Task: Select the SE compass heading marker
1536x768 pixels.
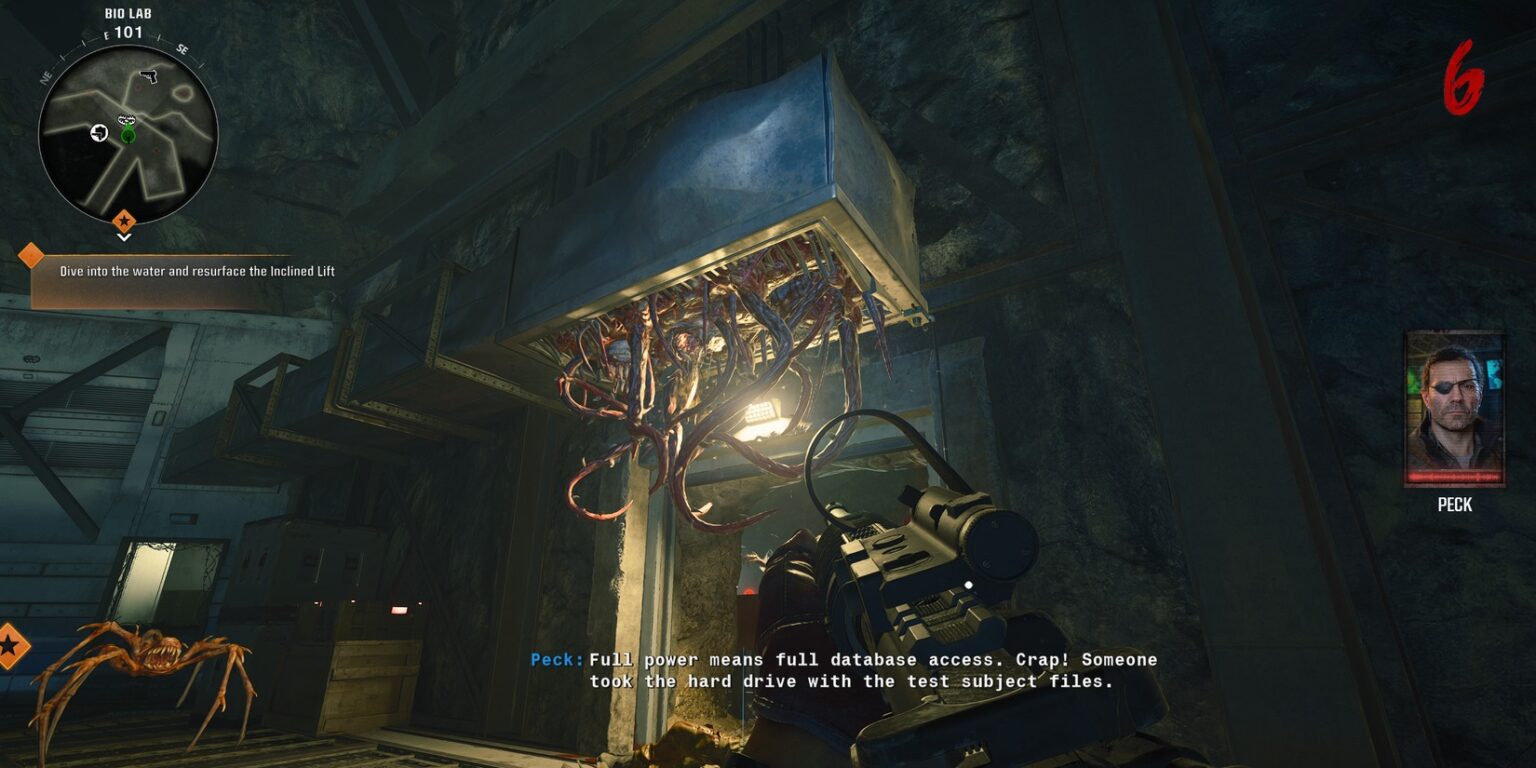Action: [181, 49]
